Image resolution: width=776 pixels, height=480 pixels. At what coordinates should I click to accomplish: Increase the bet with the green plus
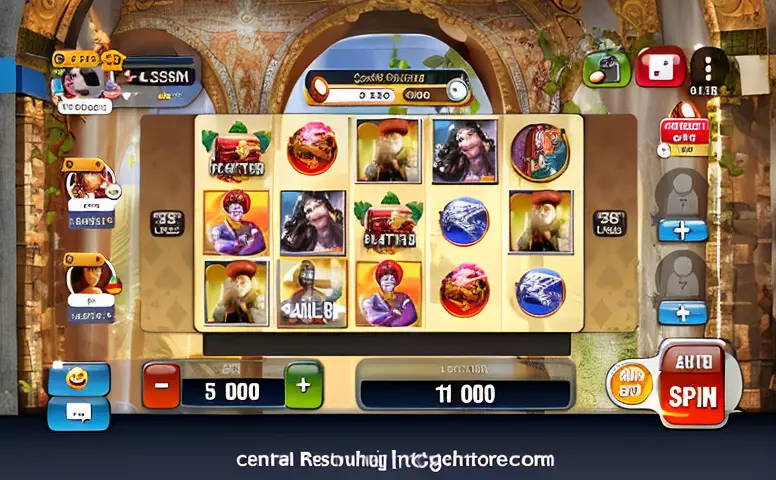point(304,385)
